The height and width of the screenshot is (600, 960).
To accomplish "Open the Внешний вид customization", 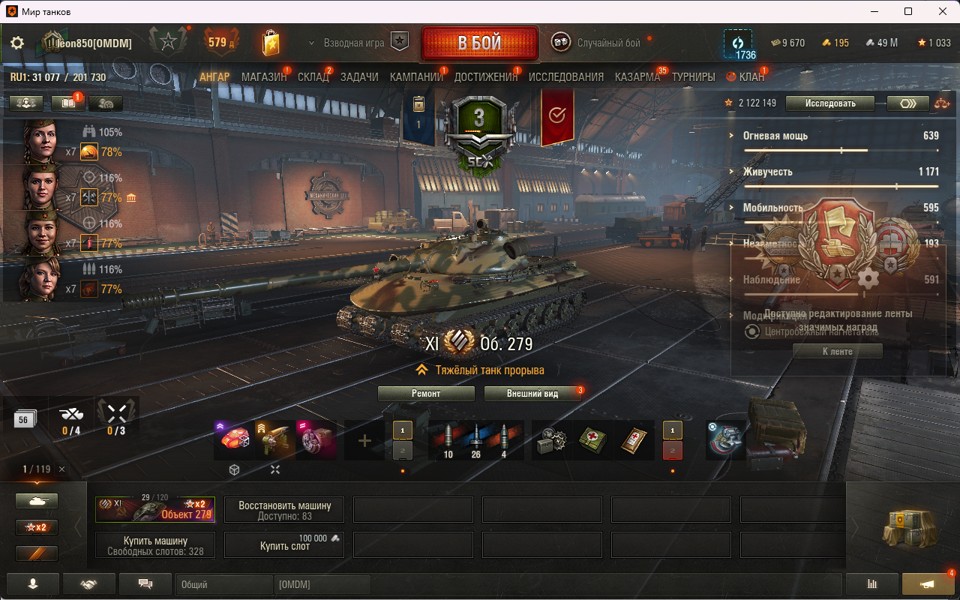I will 531,394.
